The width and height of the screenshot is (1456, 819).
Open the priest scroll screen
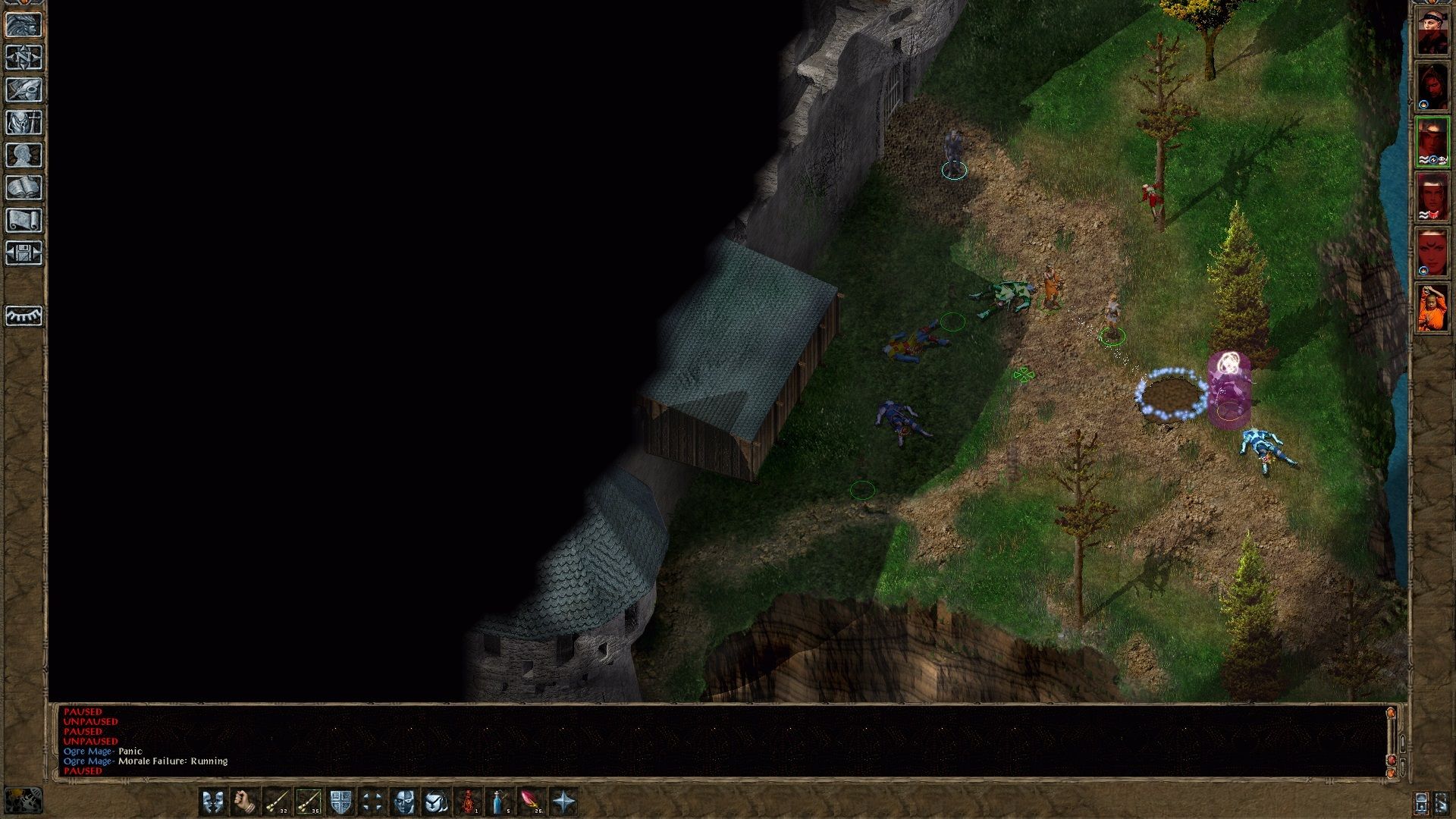(24, 221)
